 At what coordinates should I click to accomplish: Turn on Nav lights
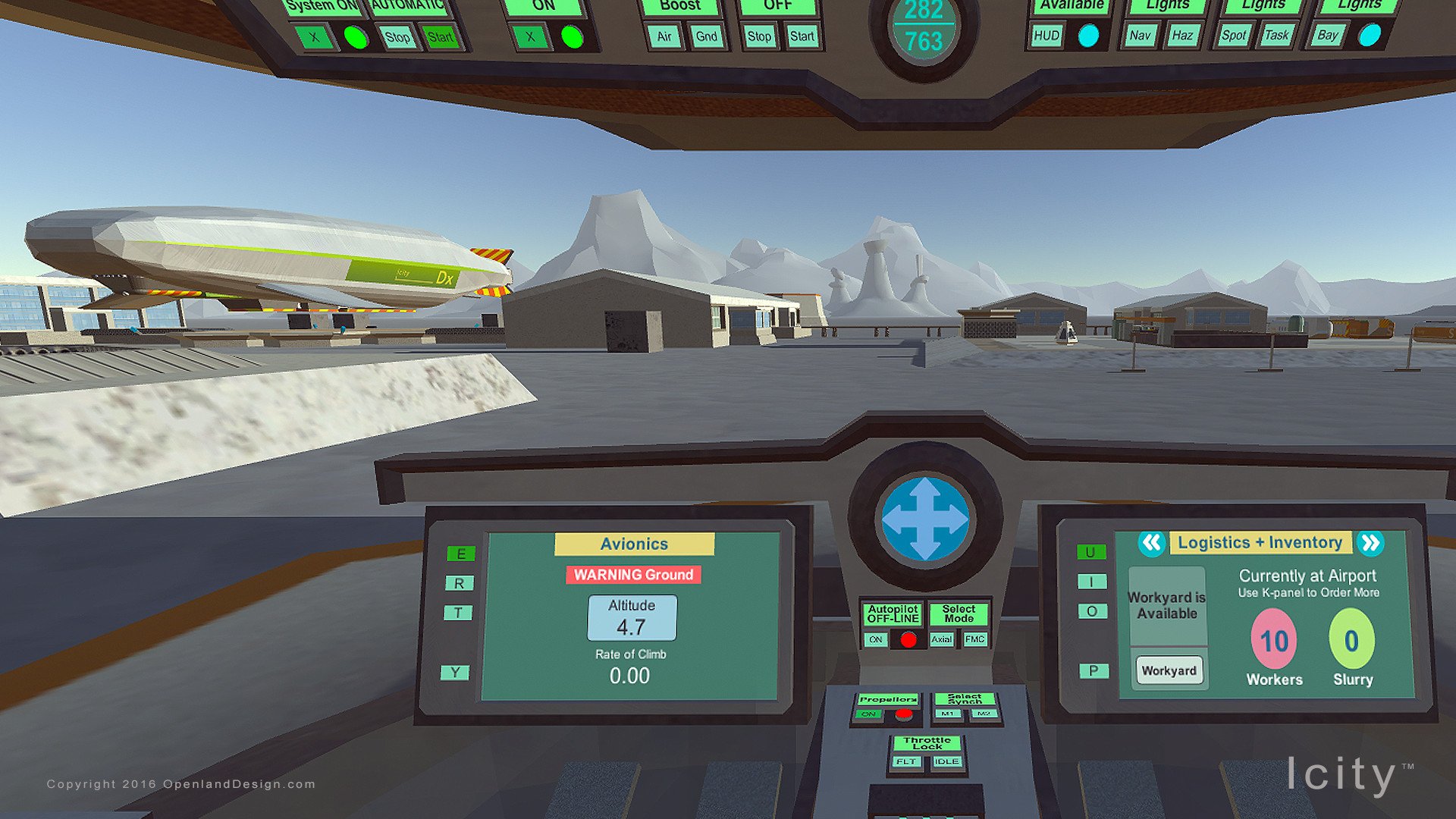1139,35
